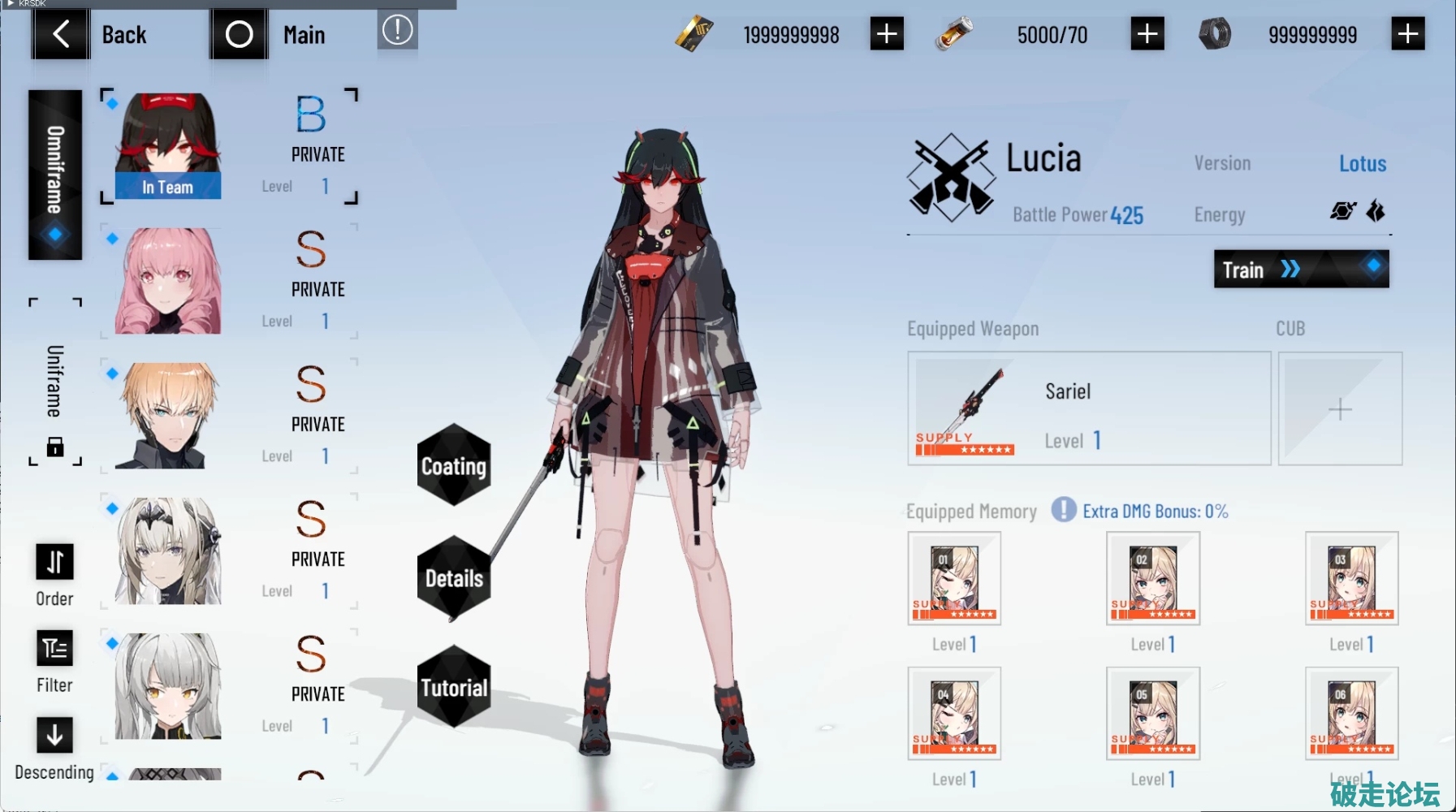
Task: Open the Train menu for Lucia
Action: 1301,269
